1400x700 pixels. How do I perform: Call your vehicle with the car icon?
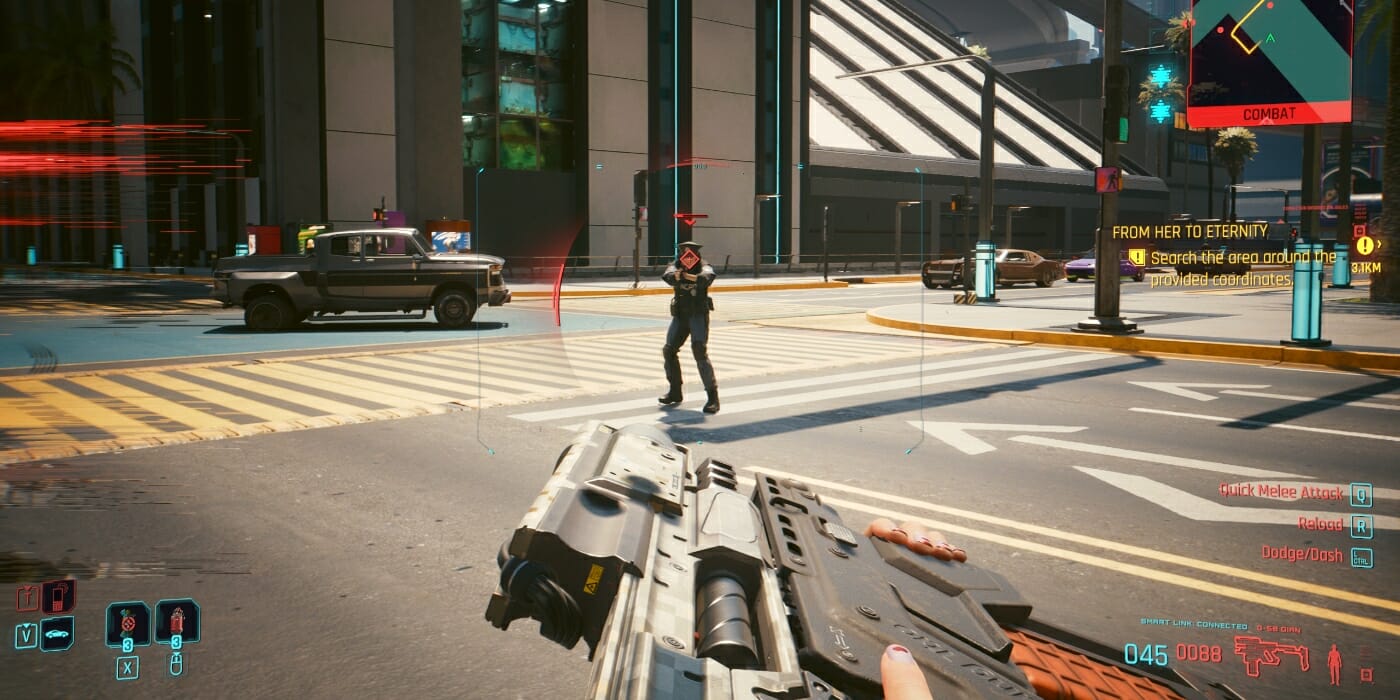click(57, 634)
